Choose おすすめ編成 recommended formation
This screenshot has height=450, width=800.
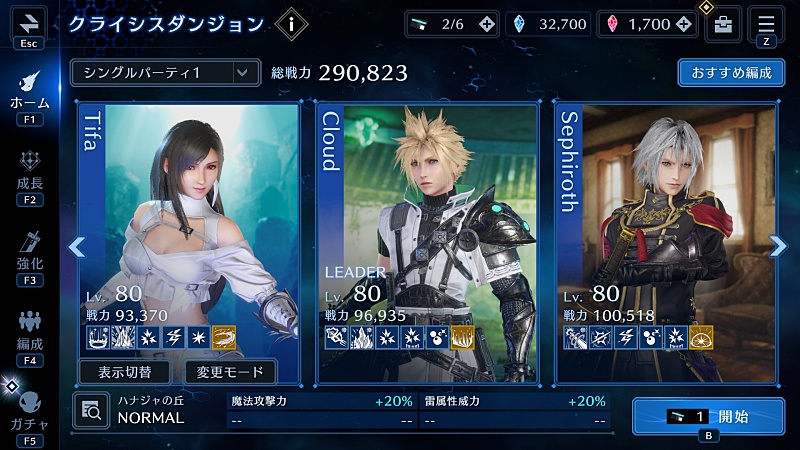tap(729, 73)
